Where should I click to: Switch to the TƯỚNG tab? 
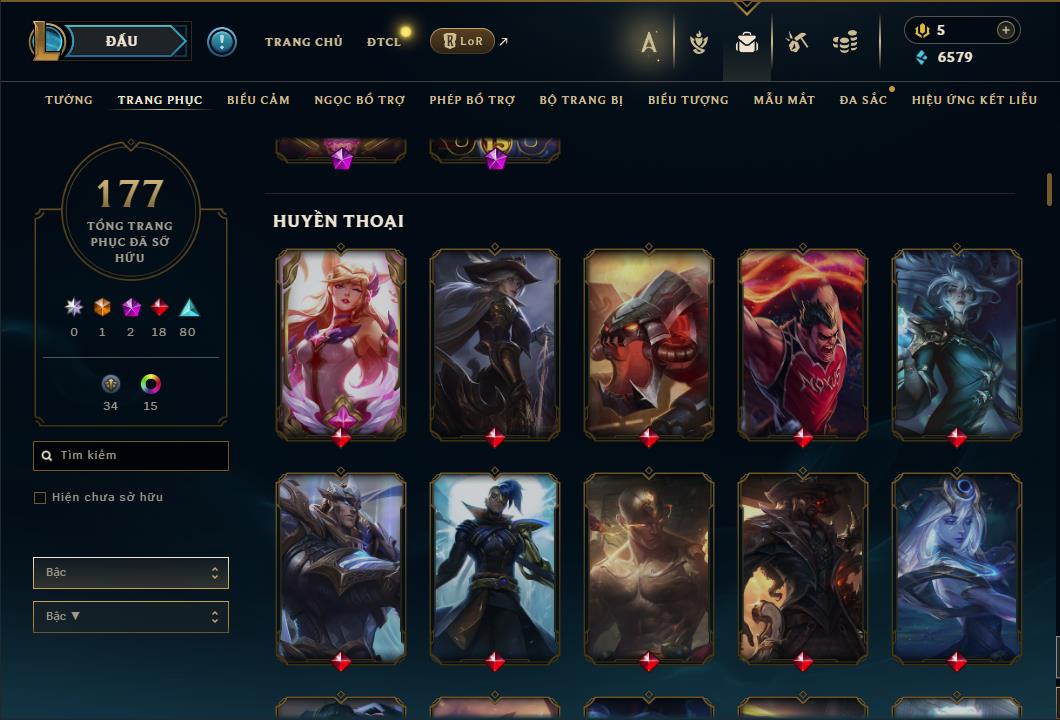(x=69, y=100)
